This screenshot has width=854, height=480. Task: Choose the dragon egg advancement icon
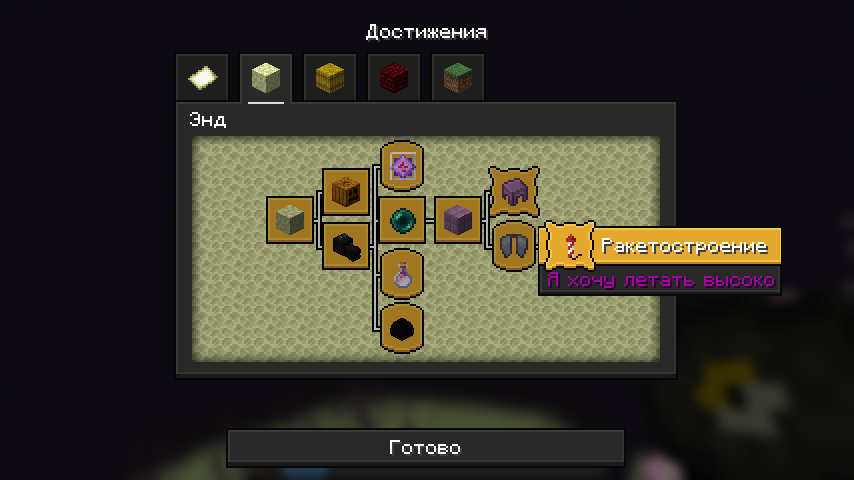coord(402,328)
